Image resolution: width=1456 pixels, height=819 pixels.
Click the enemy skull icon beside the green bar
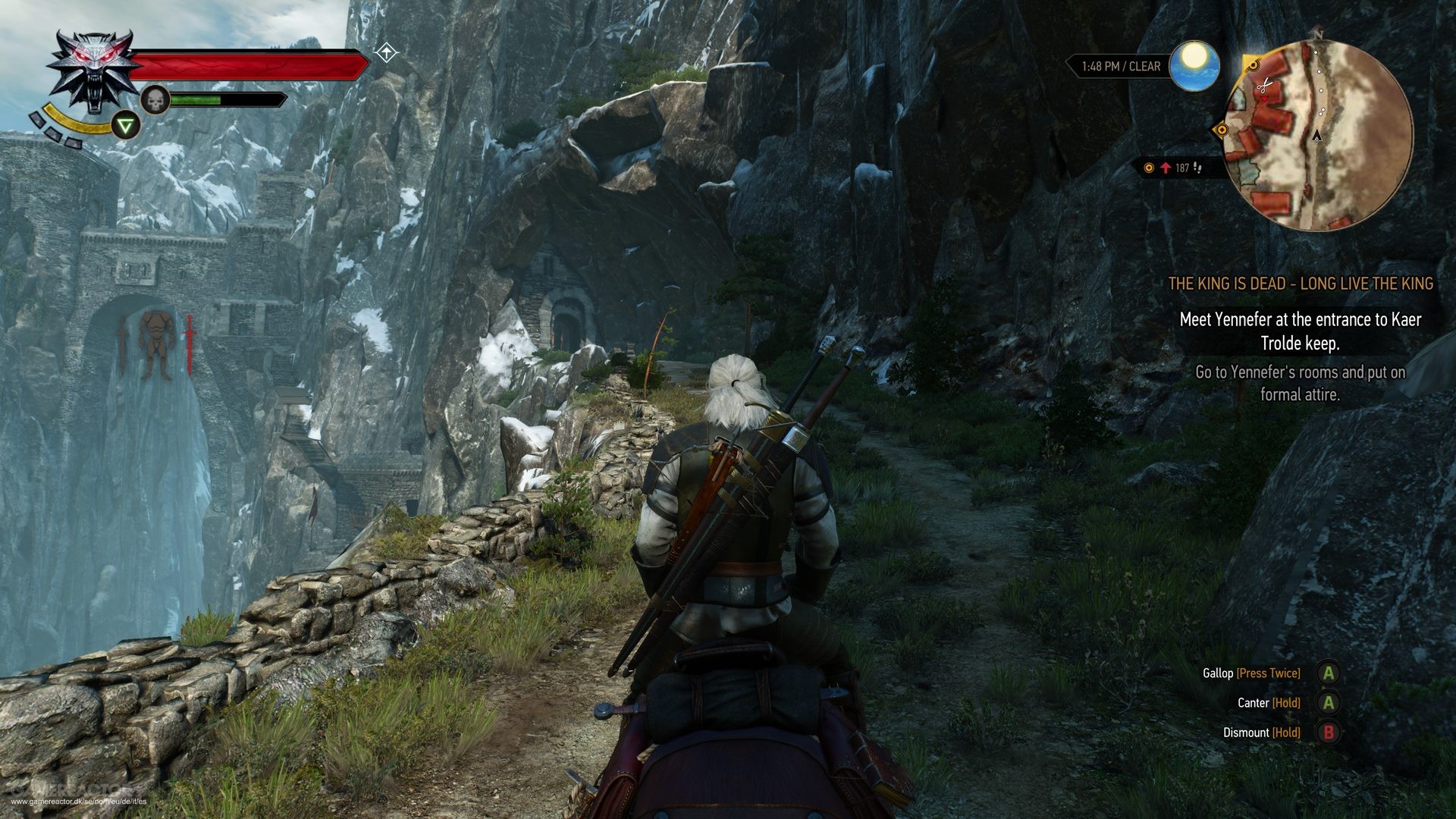point(154,100)
